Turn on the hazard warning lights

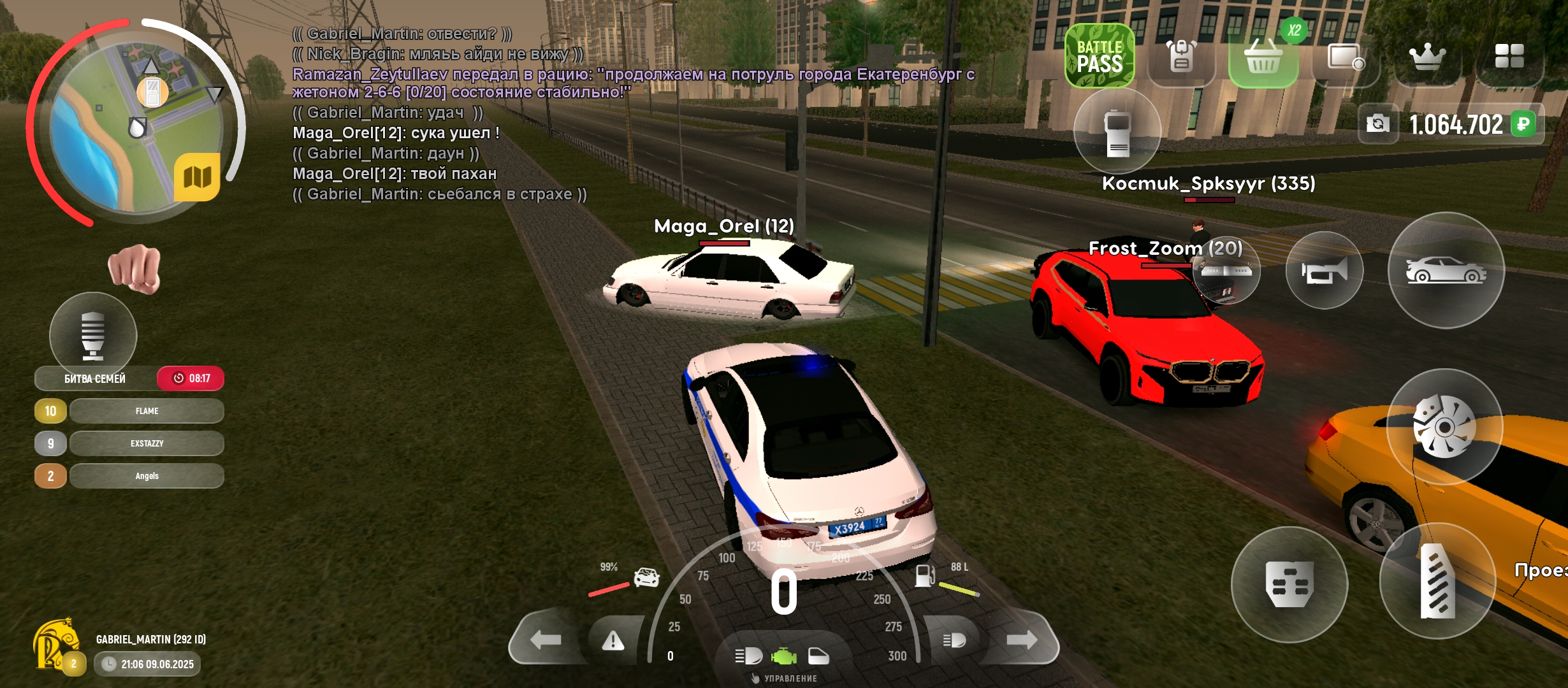point(613,640)
